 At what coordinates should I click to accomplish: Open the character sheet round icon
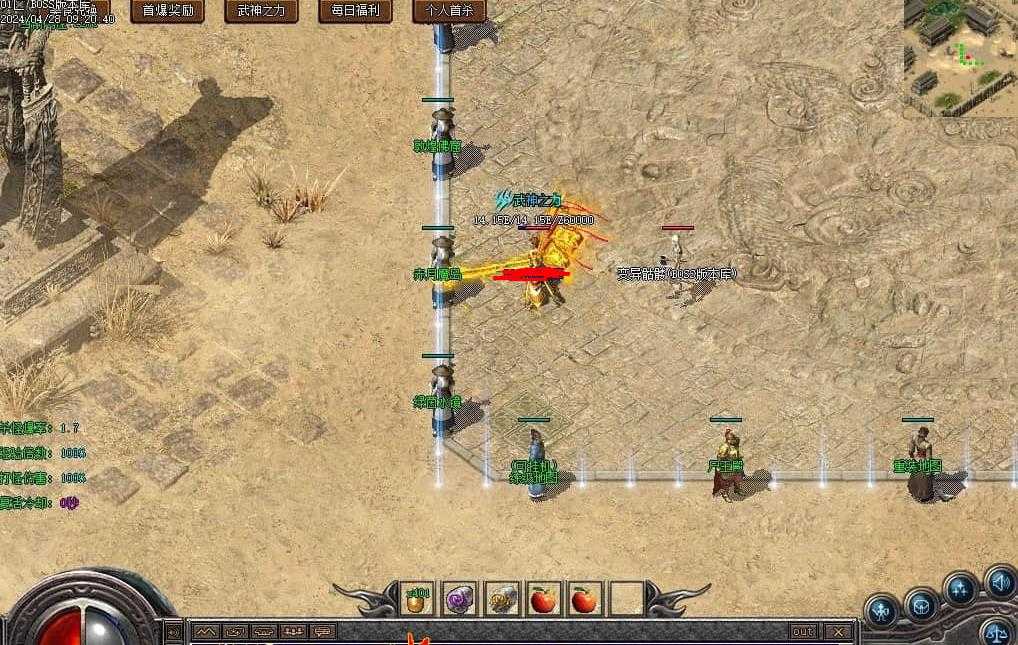pyautogui.click(x=882, y=609)
